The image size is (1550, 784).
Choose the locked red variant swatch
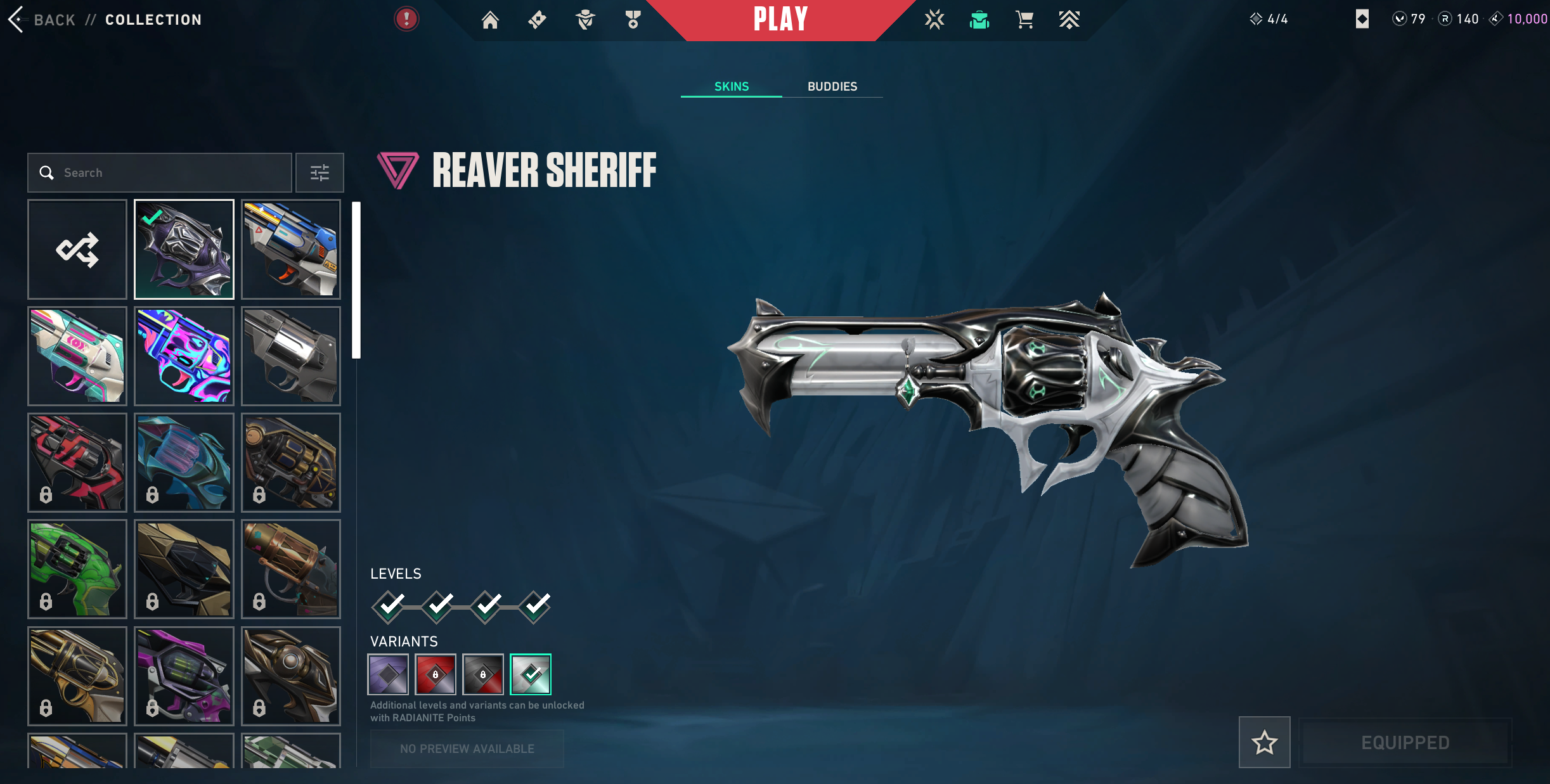[436, 674]
